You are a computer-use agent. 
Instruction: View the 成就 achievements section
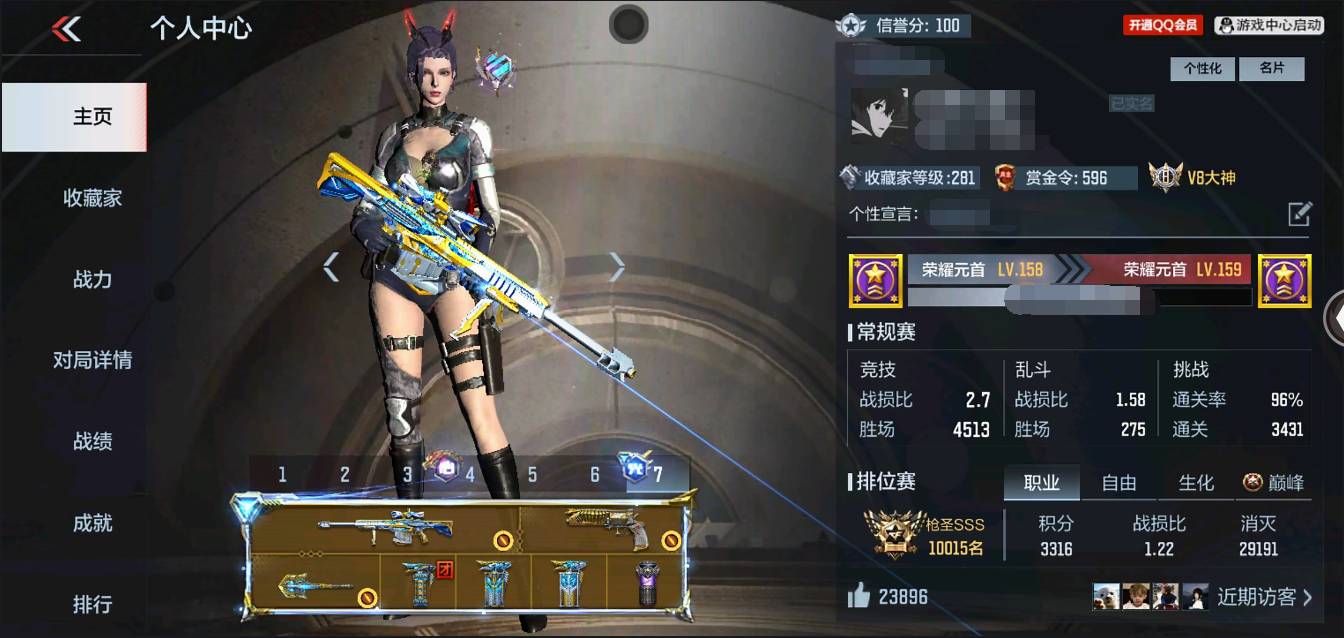(x=92, y=522)
